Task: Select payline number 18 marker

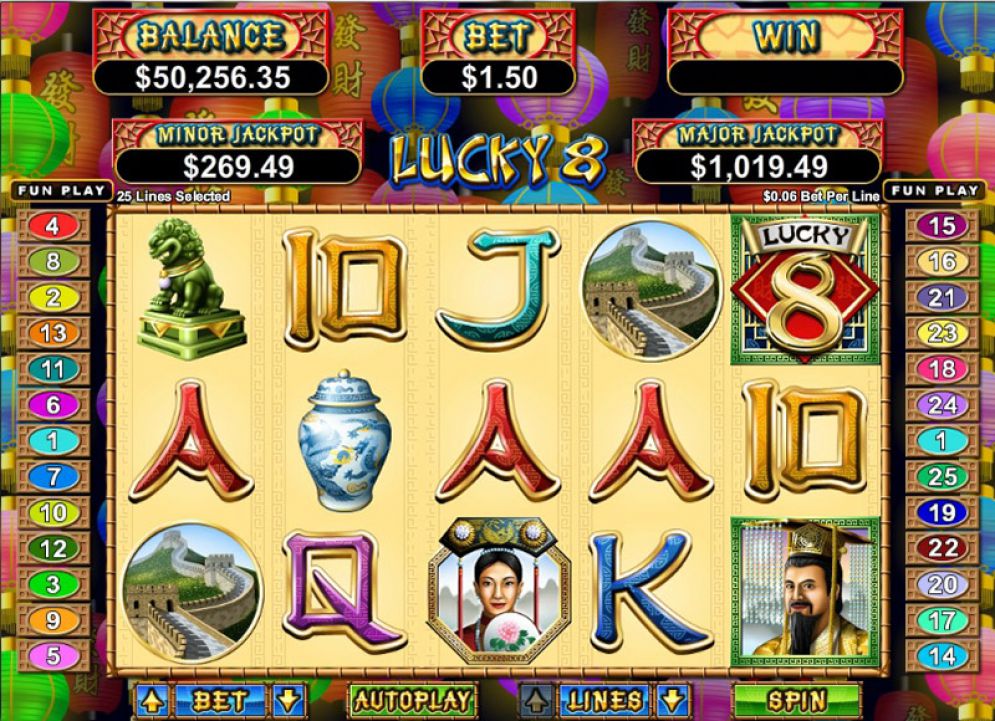Action: (x=941, y=369)
